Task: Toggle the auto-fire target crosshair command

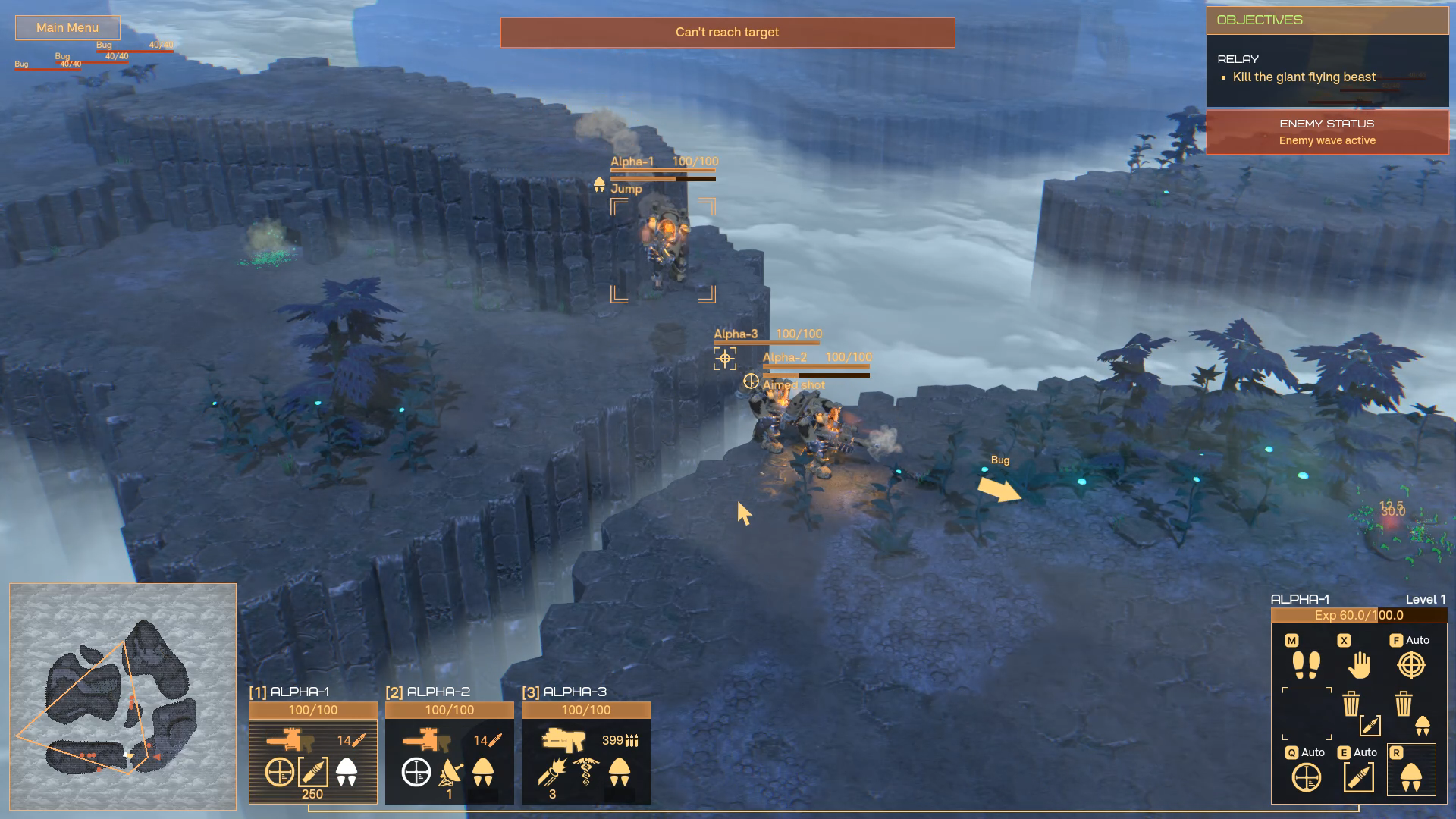Action: (x=1410, y=665)
